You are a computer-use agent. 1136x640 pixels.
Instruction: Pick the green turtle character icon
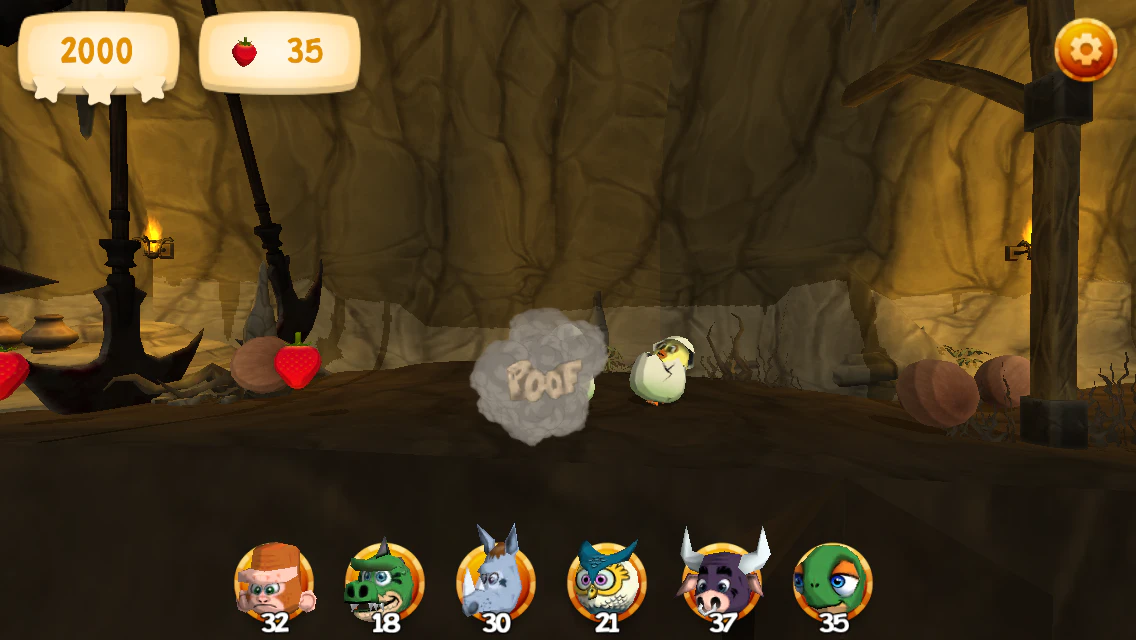pyautogui.click(x=832, y=582)
